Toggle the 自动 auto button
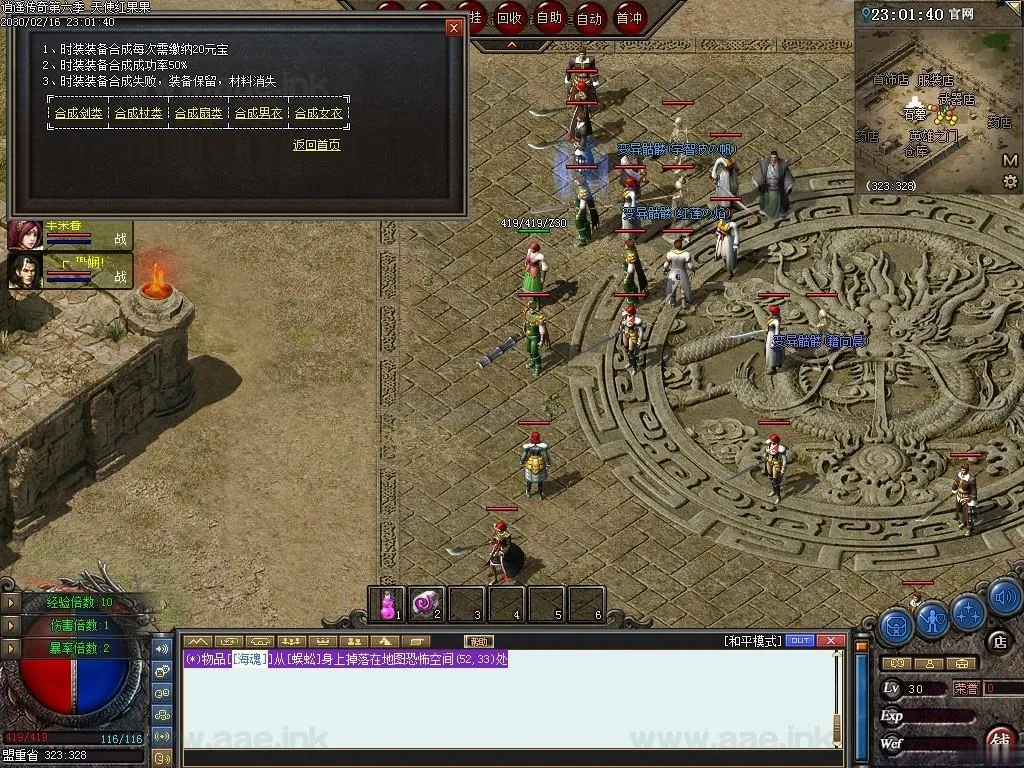The image size is (1024, 768). click(x=589, y=17)
